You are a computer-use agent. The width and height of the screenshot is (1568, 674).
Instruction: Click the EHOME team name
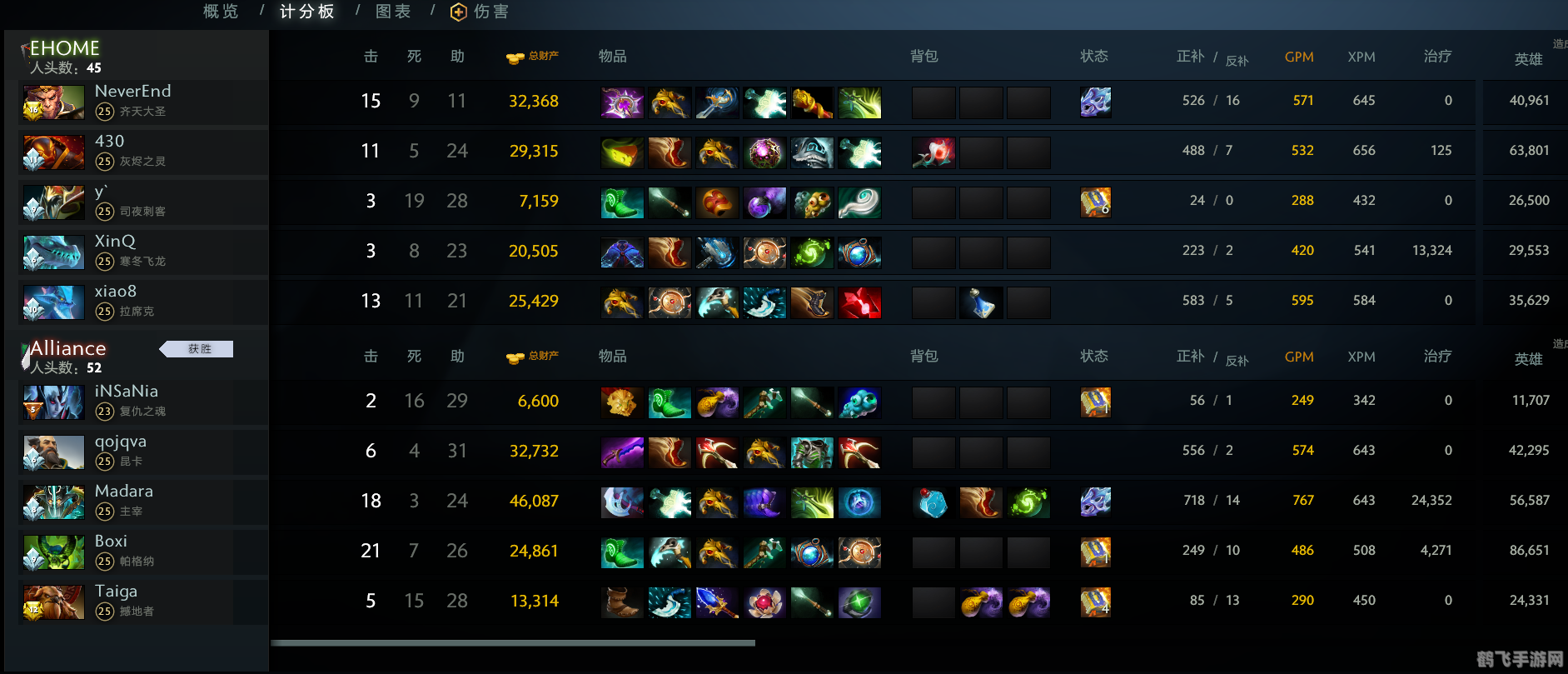point(64,47)
